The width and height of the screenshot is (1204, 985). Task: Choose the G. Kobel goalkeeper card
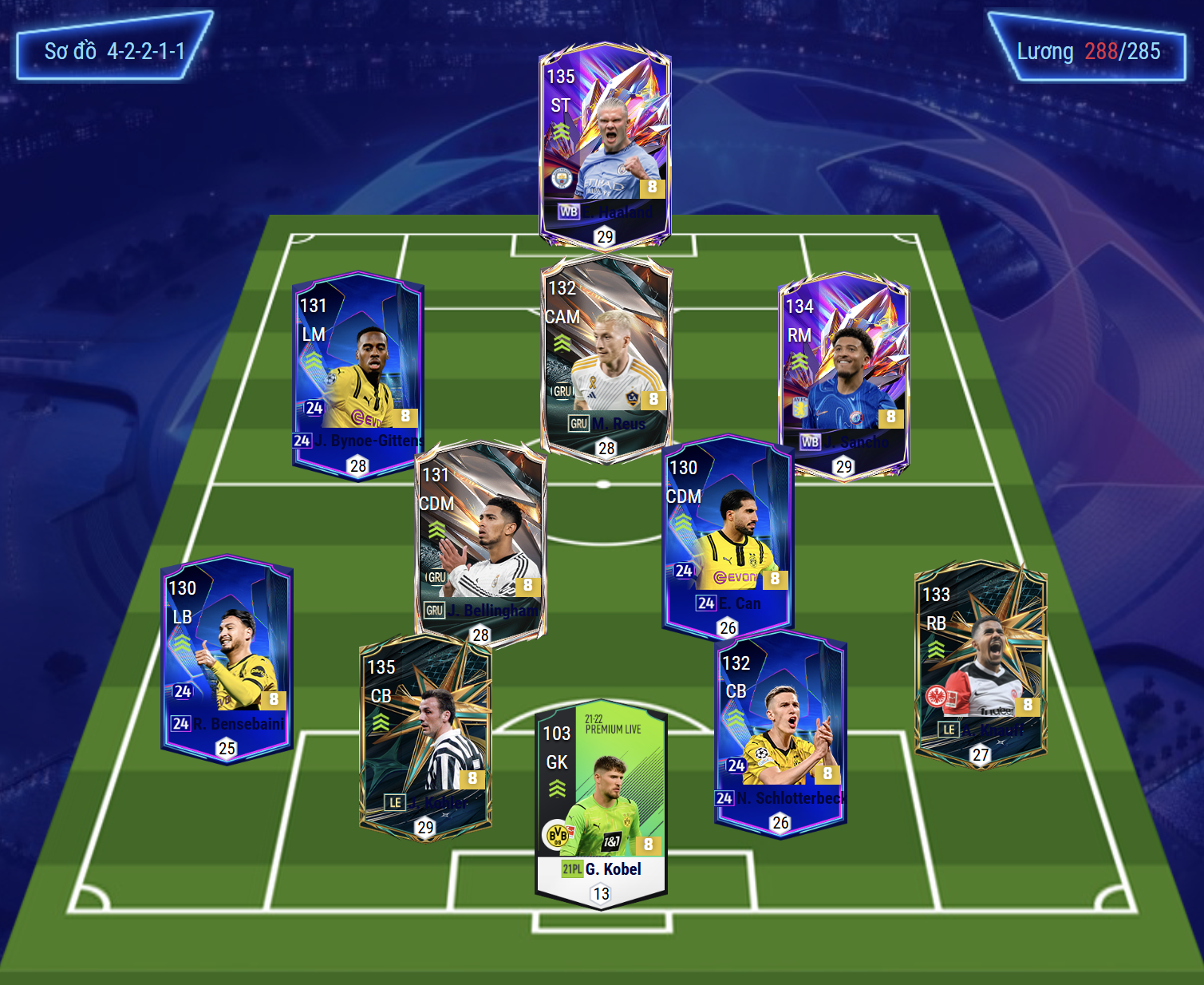601,802
